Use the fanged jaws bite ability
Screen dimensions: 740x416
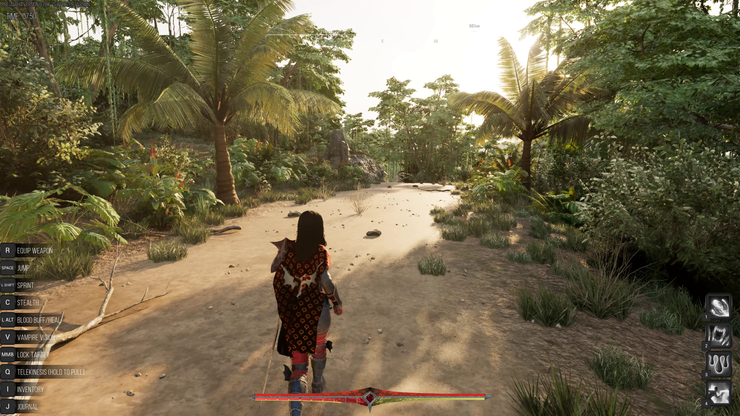click(718, 335)
